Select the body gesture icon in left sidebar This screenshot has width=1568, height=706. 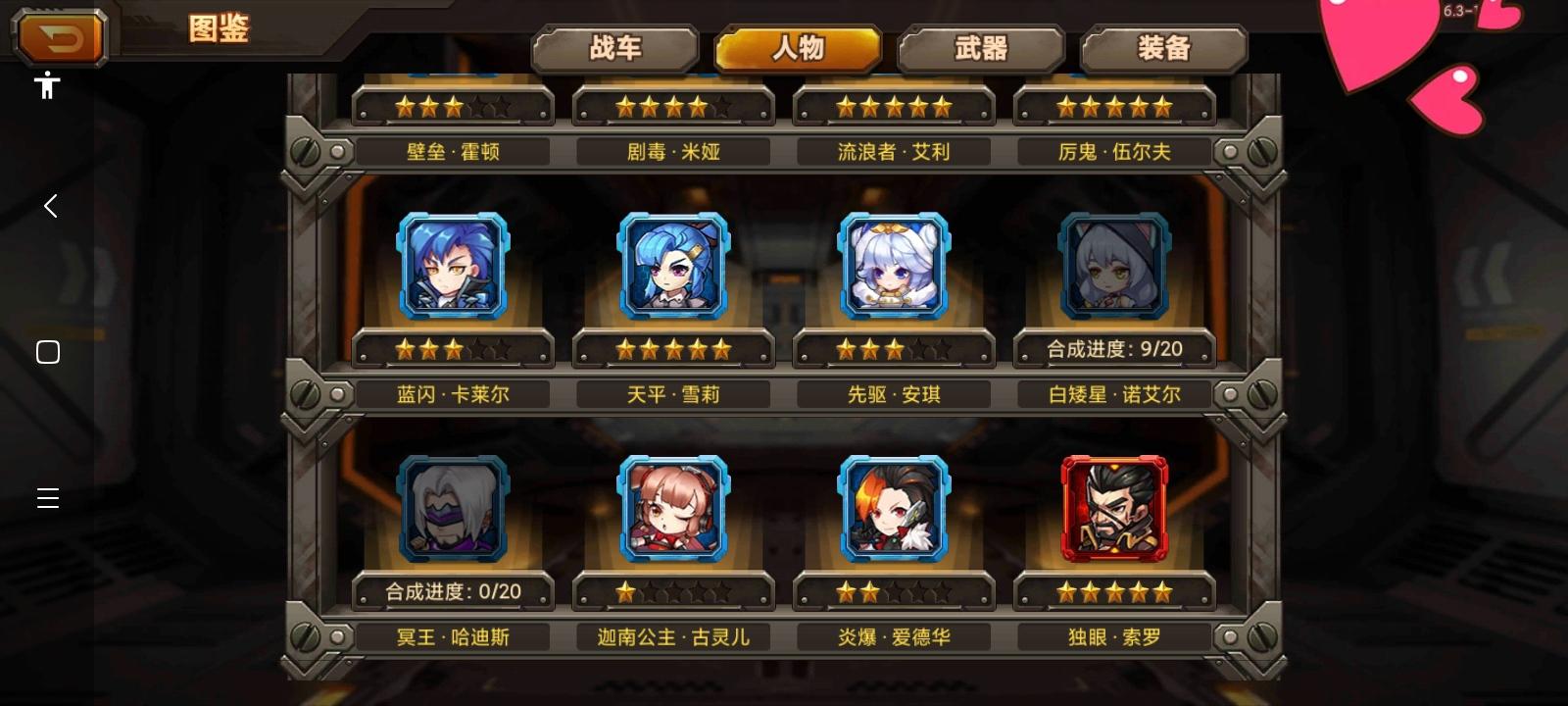click(47, 86)
